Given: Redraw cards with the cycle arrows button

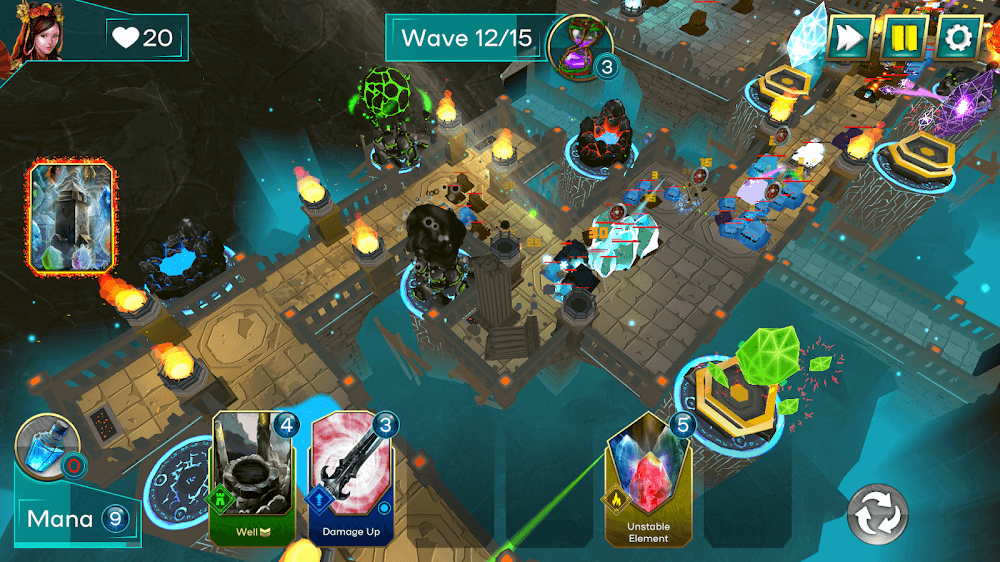Looking at the screenshot, I should click(x=877, y=516).
